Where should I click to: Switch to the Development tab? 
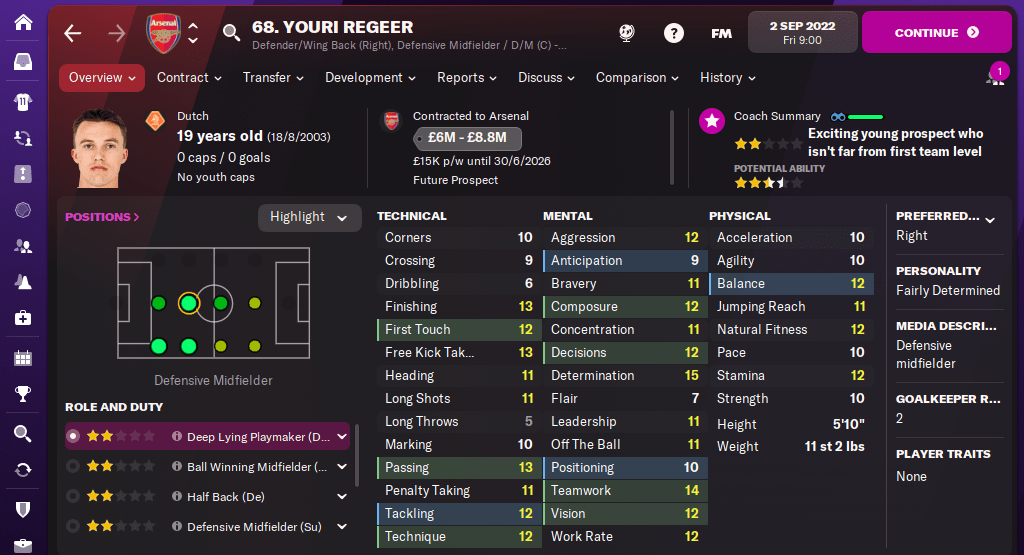pyautogui.click(x=370, y=78)
